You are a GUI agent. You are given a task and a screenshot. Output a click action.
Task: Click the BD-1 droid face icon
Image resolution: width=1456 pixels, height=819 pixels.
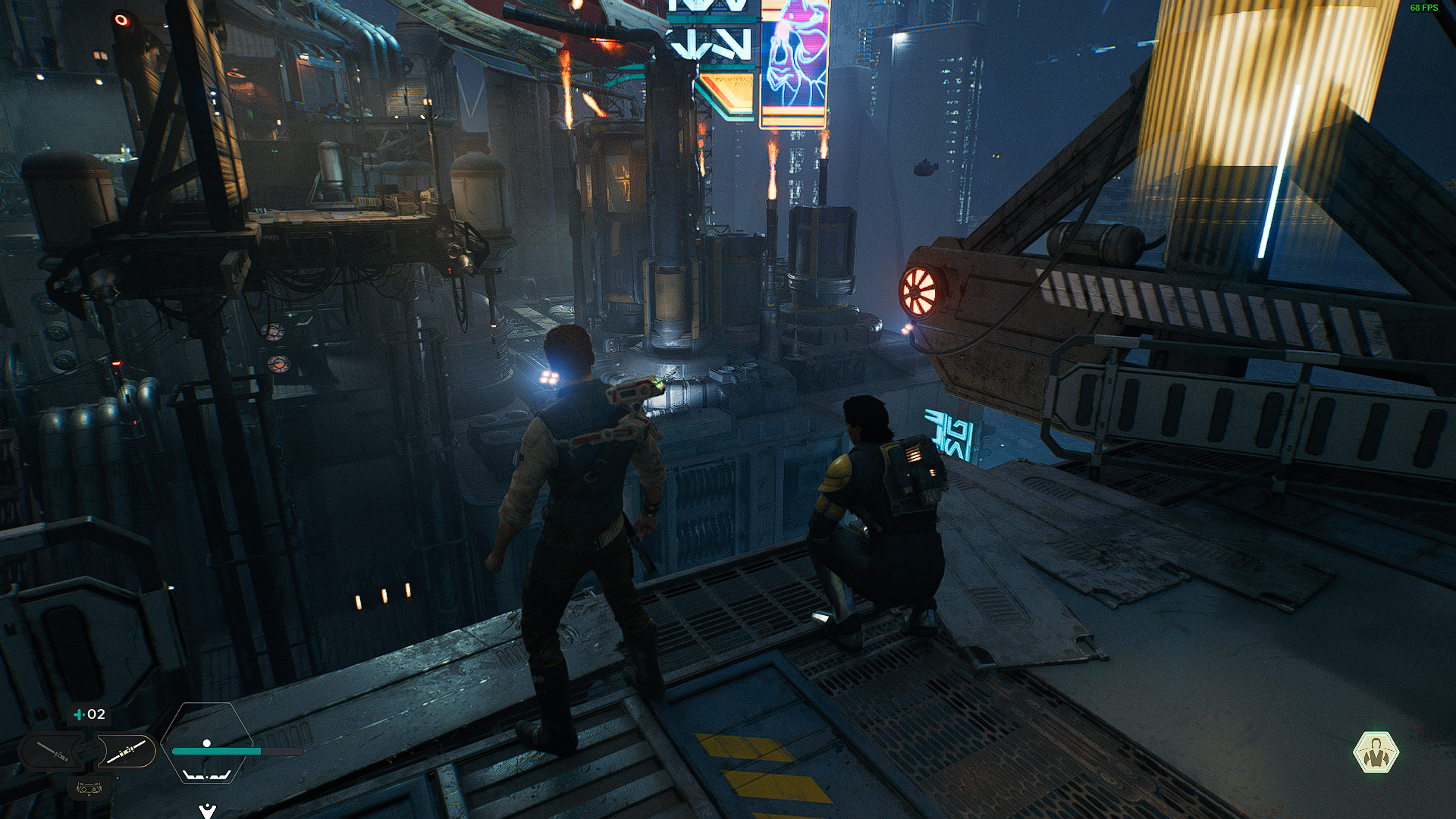click(89, 789)
